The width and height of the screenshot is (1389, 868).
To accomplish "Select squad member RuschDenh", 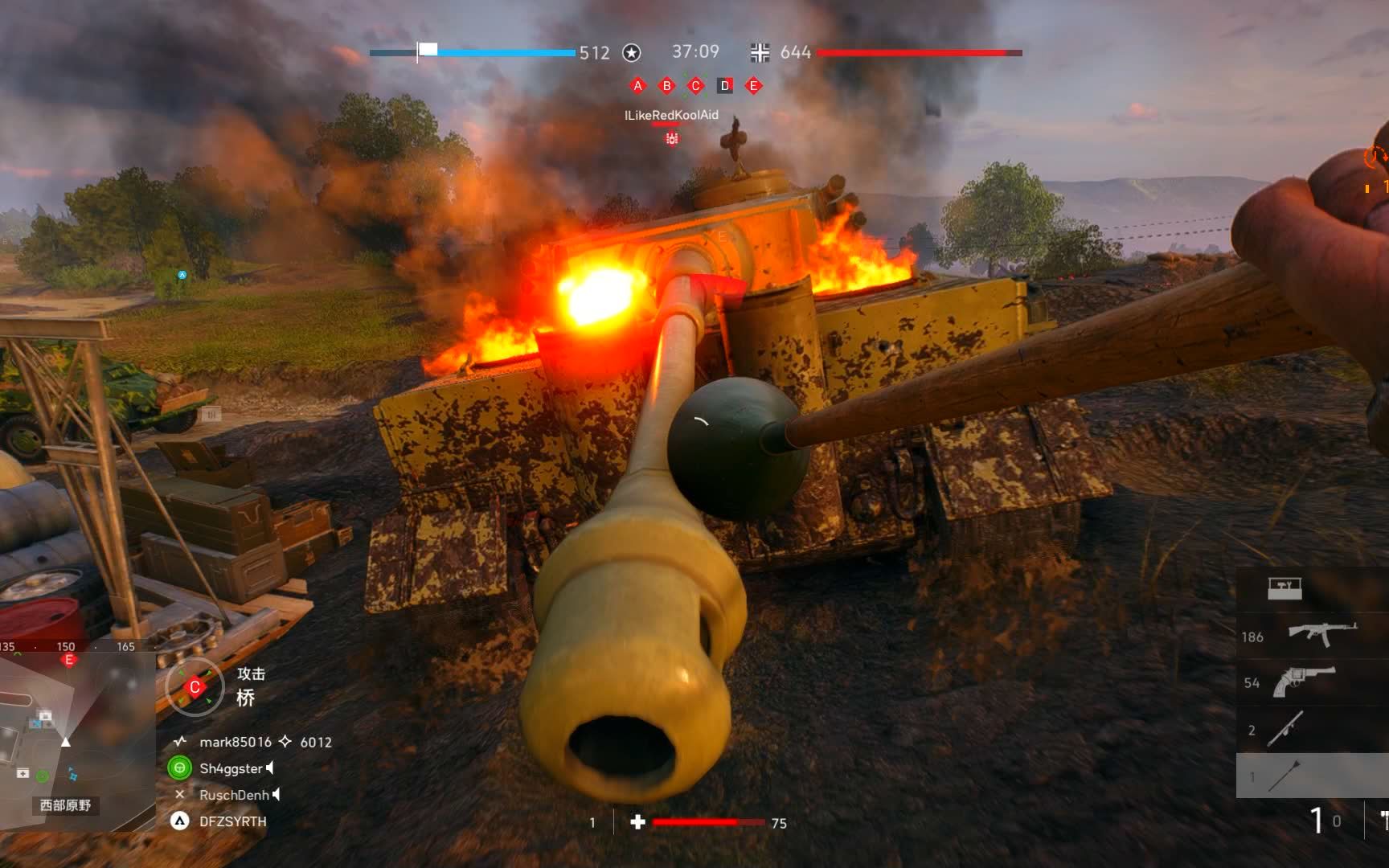I will [x=234, y=795].
